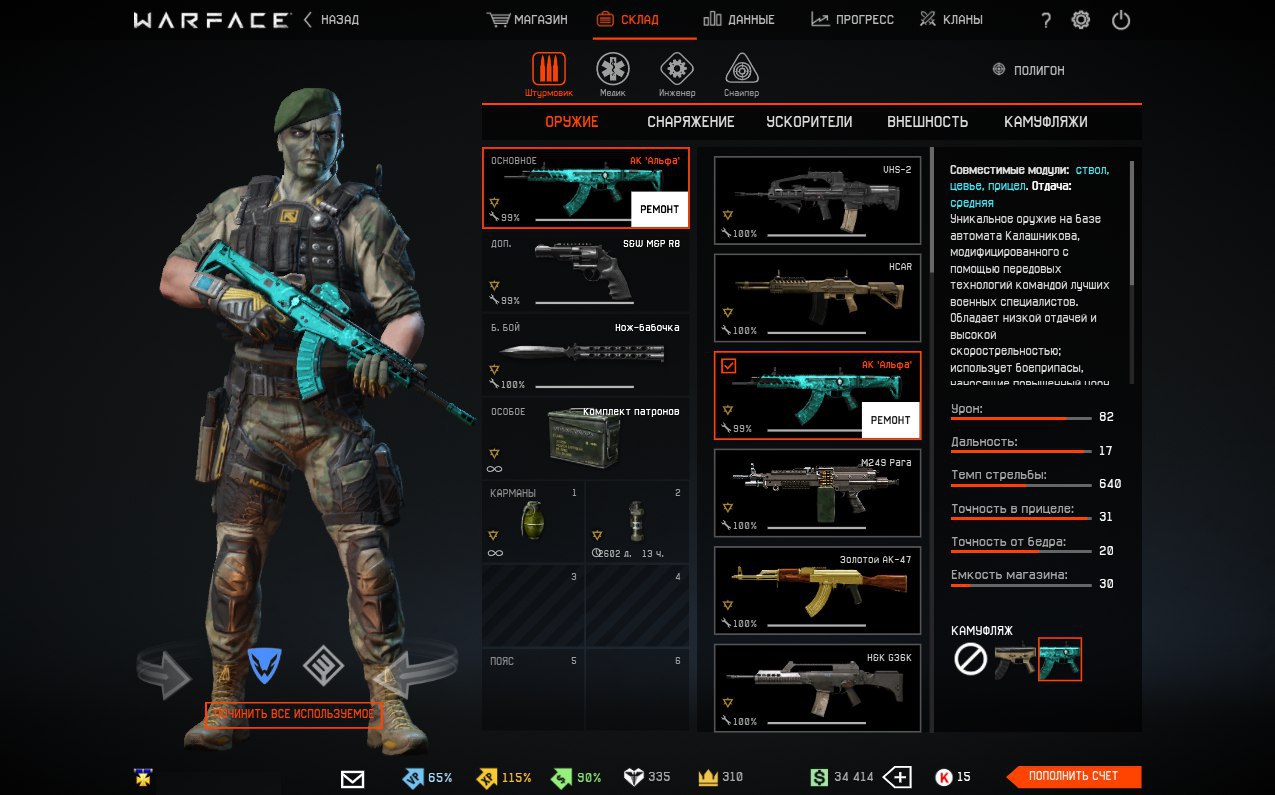This screenshot has height=795, width=1275.
Task: Open the gear settings icon
Action: coord(1080,20)
